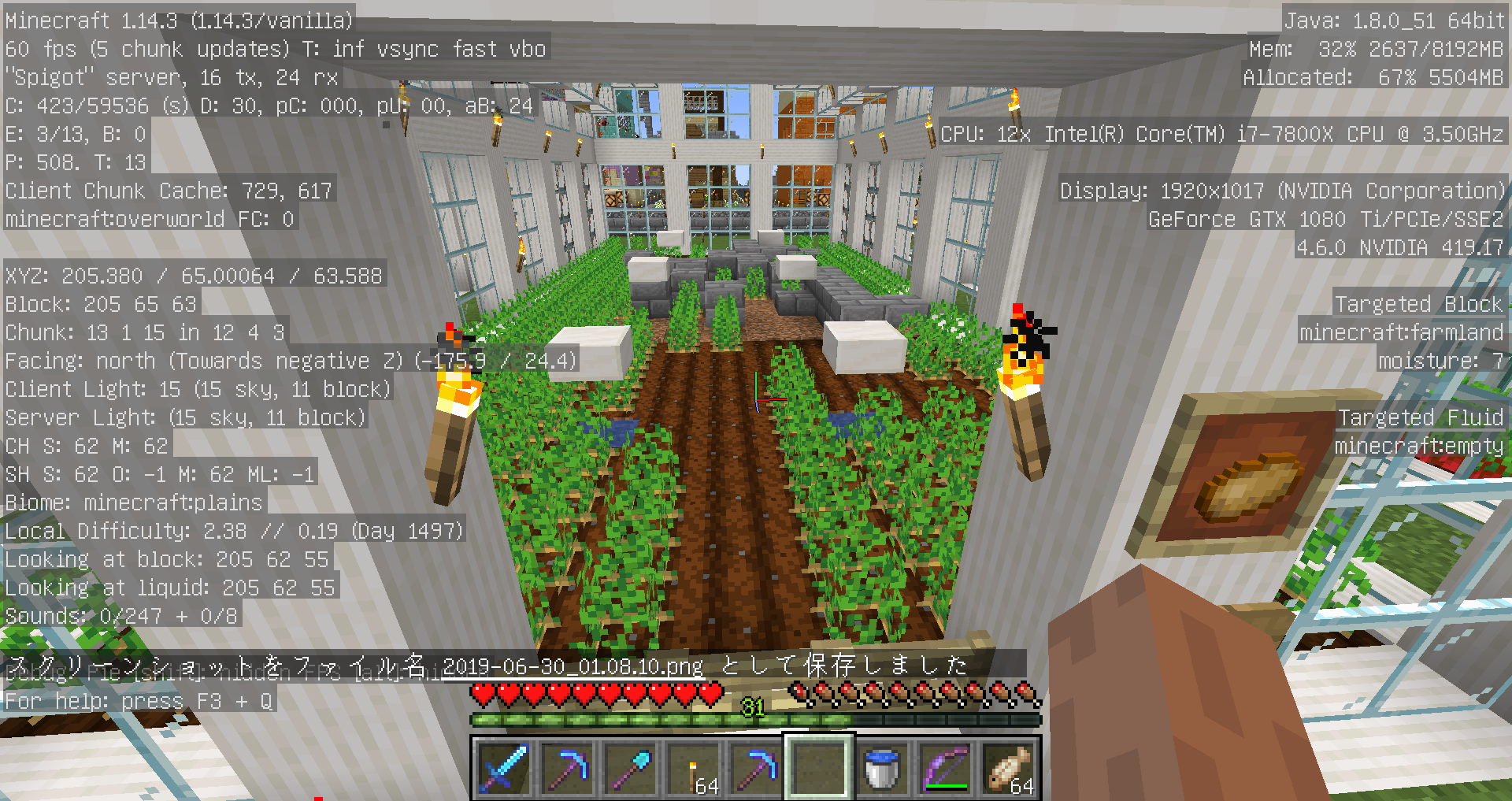Select the stack of 64 torches
Screen dimensions: 1512x801
tap(693, 768)
